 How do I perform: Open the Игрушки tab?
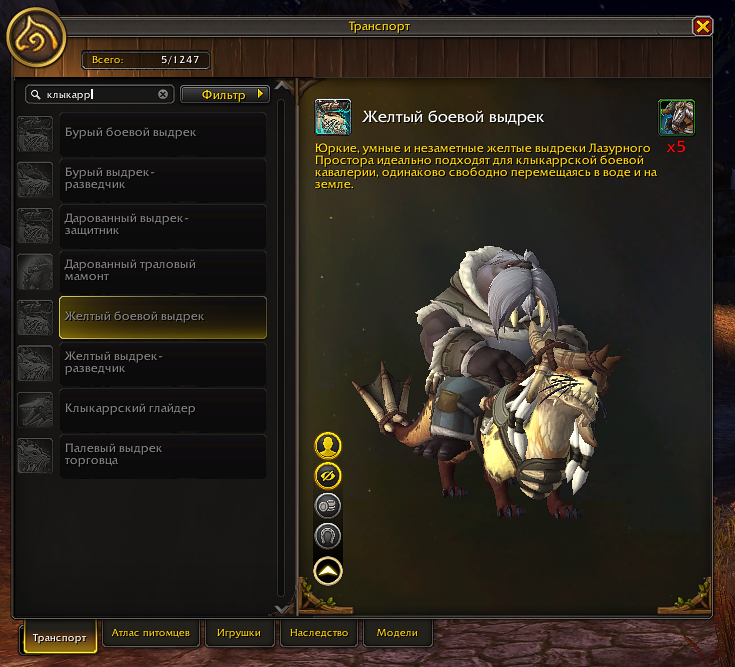[x=239, y=634]
